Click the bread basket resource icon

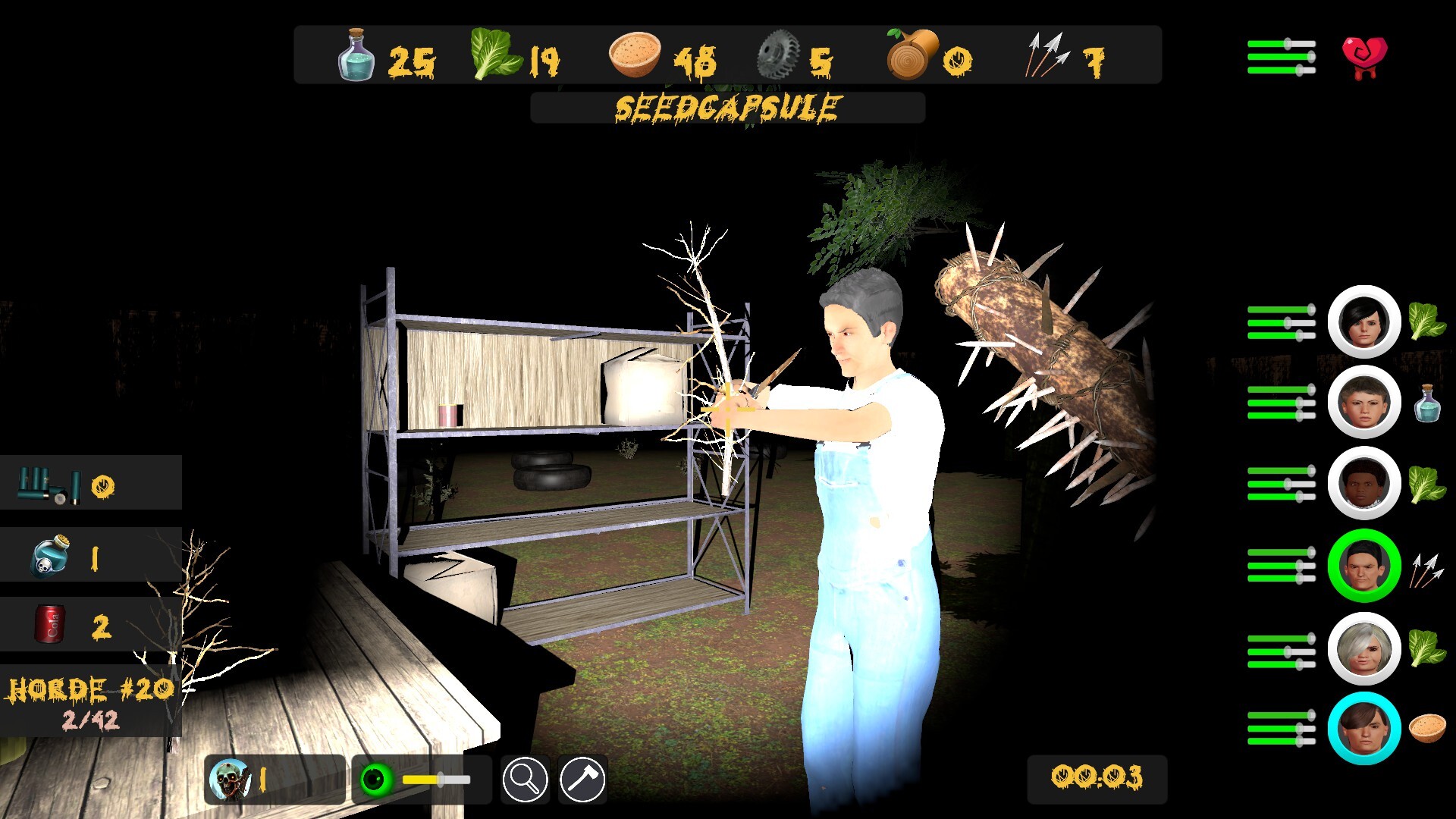coord(633,55)
